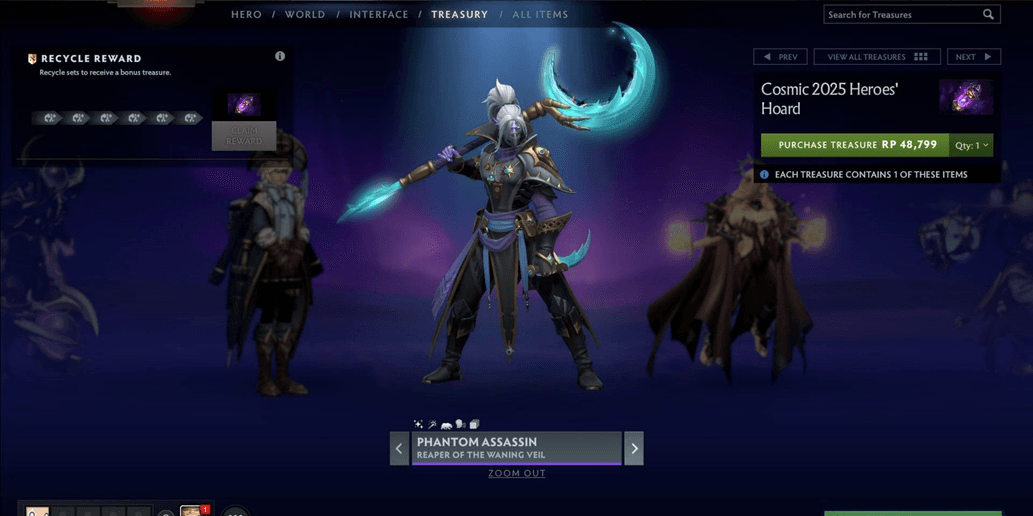
Task: Click the Cosmic 2025 Heroes' Hoard thumbnail
Action: 965,97
